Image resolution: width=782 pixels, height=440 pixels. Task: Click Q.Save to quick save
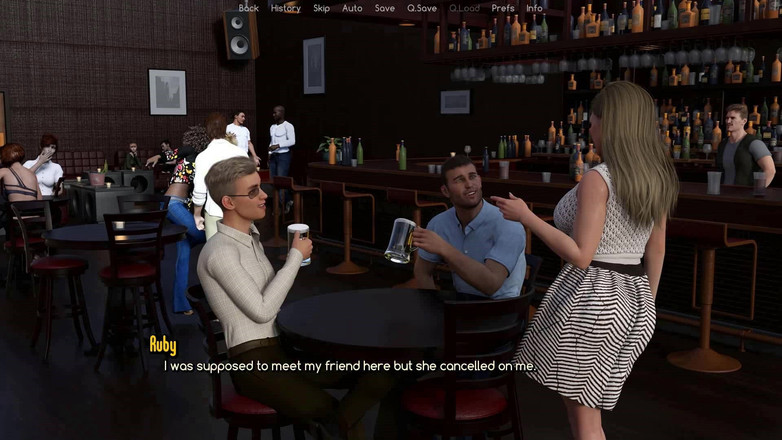pyautogui.click(x=422, y=8)
